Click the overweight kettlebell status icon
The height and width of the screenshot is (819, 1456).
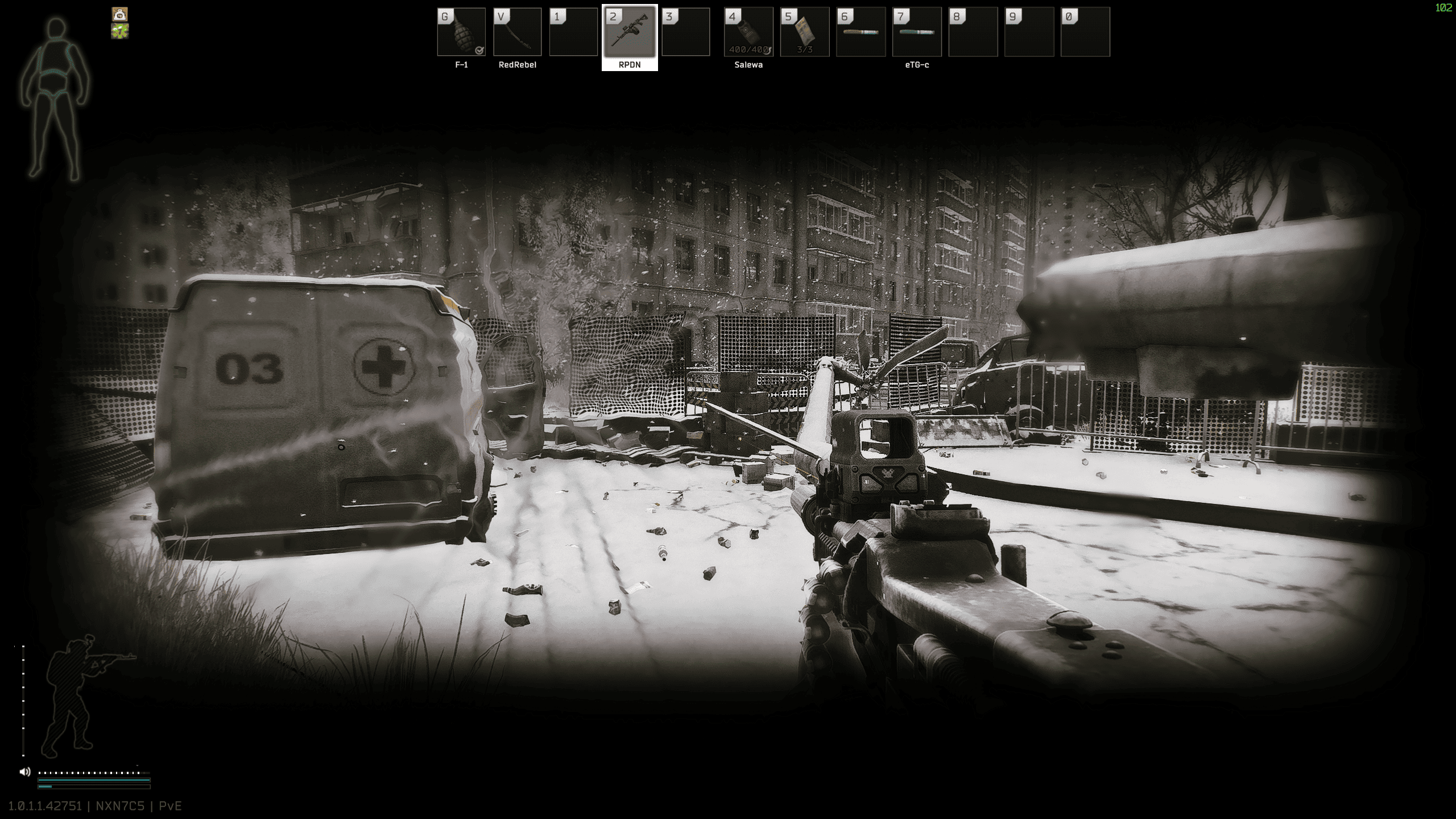(x=120, y=14)
